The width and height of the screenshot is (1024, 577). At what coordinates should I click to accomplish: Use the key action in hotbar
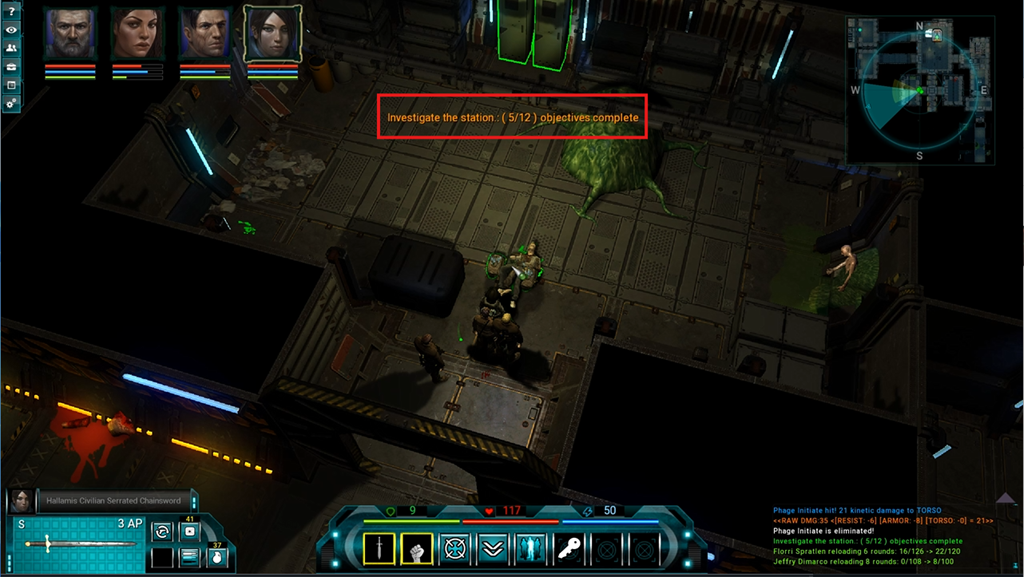tap(568, 548)
